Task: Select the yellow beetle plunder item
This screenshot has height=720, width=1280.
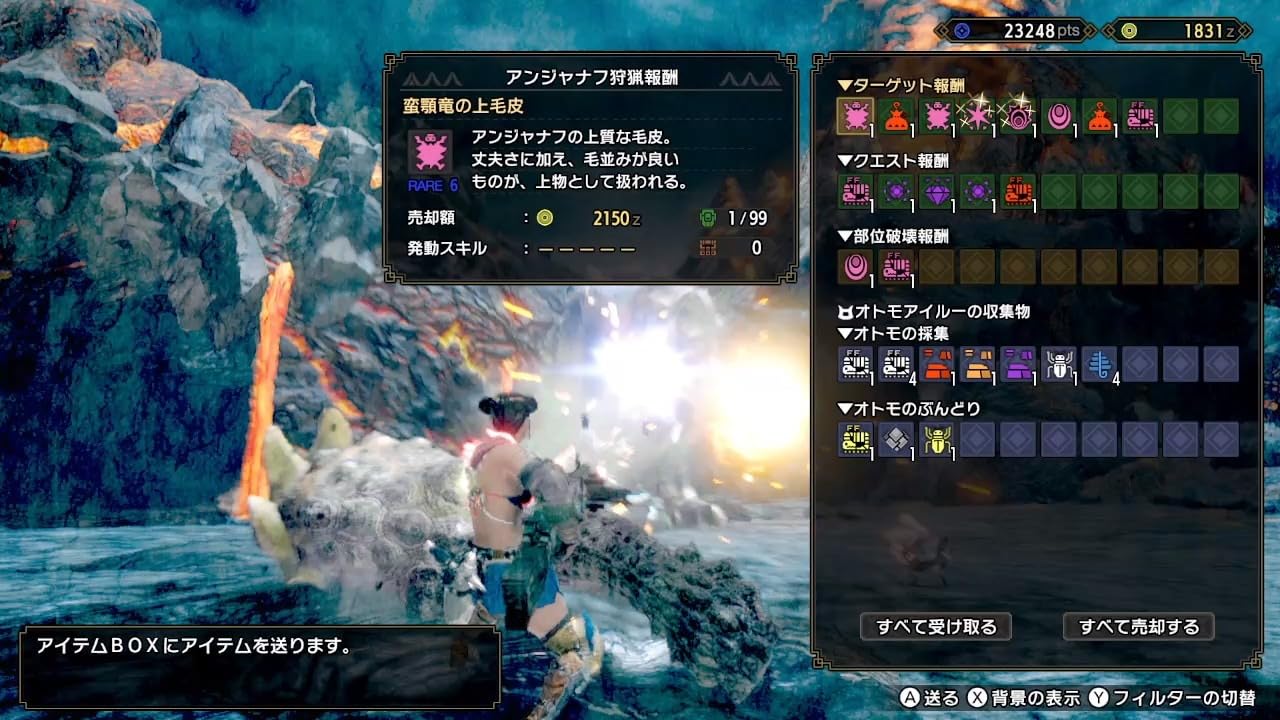Action: coord(936,439)
